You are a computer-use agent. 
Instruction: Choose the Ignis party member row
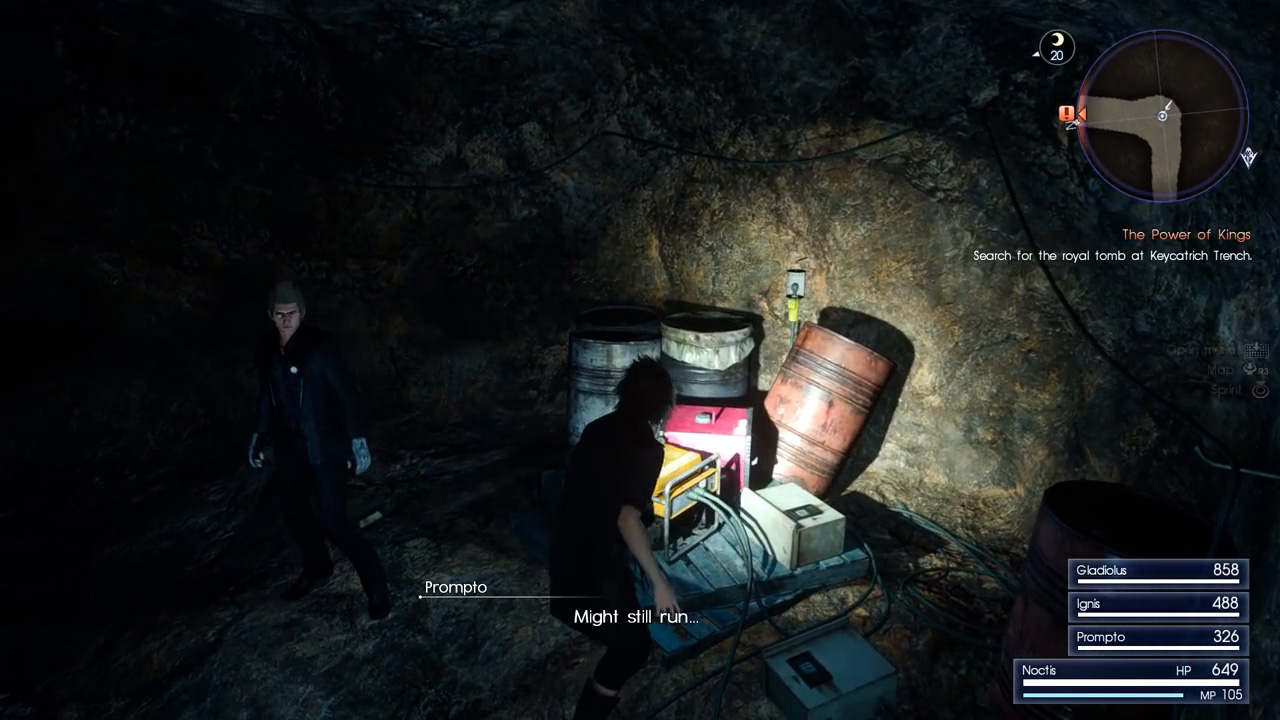click(1157, 604)
